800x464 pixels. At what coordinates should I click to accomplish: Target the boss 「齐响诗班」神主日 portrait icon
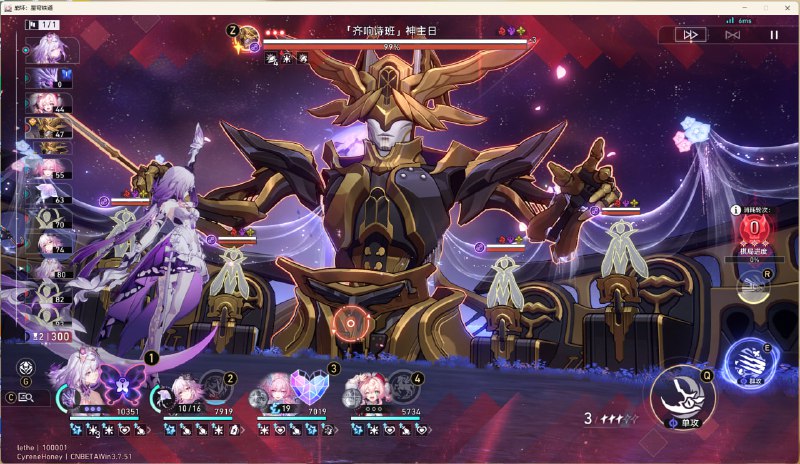(x=246, y=41)
